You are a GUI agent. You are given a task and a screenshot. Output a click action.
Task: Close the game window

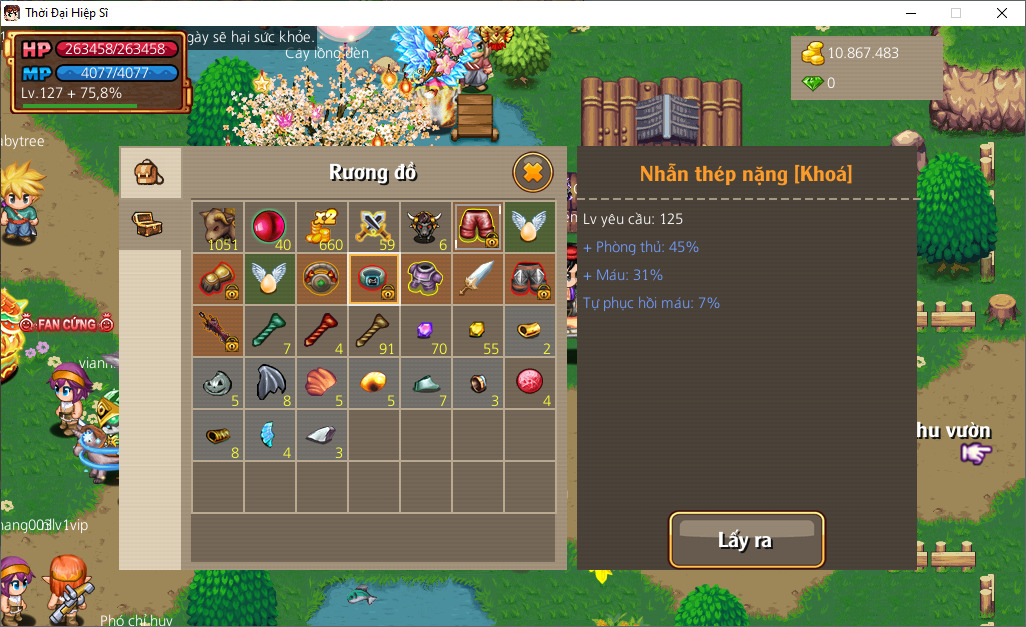pos(1001,13)
